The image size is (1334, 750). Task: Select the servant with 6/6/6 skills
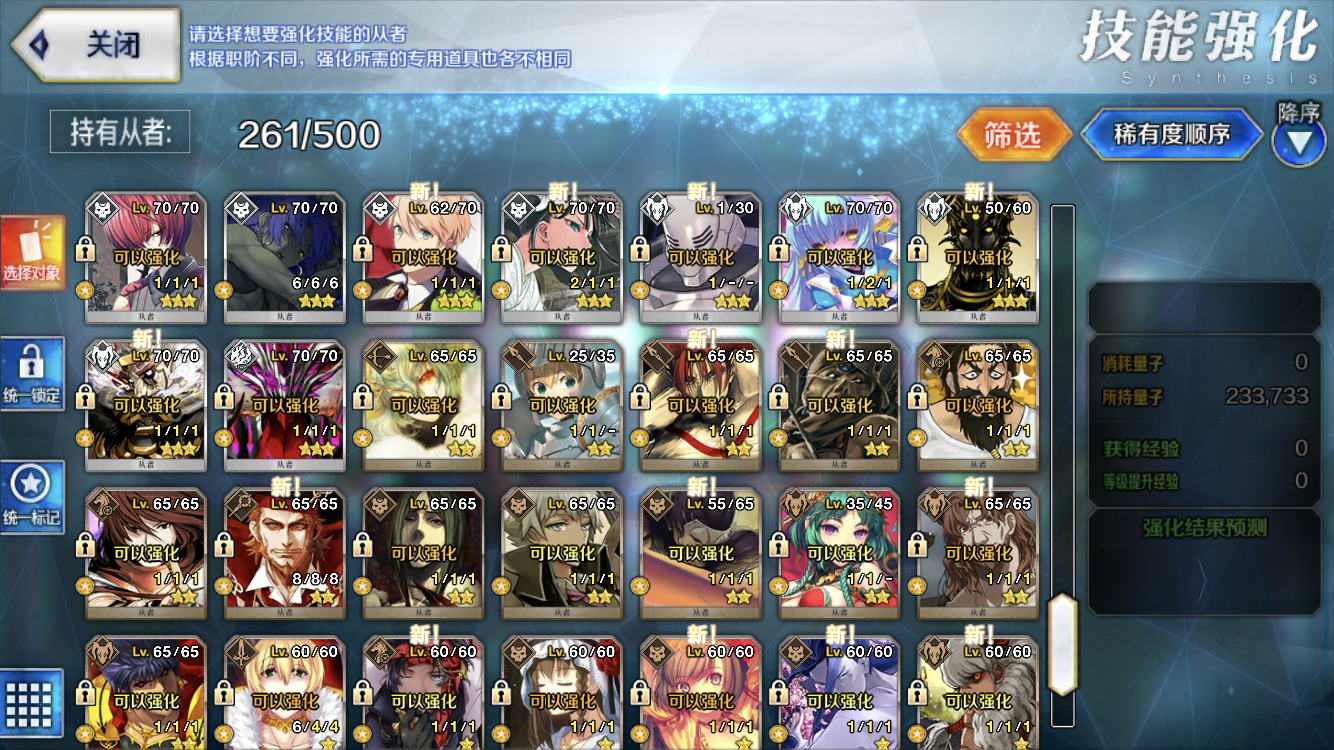click(x=284, y=258)
